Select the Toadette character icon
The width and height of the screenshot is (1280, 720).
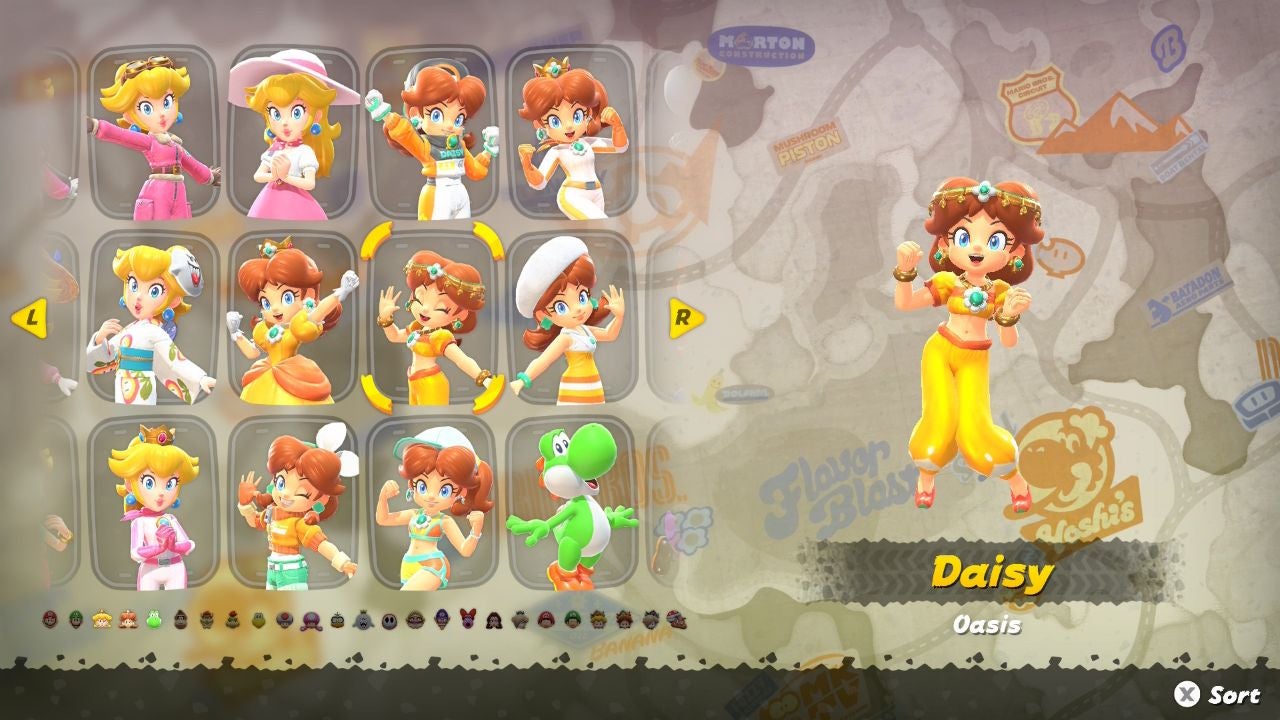click(312, 621)
